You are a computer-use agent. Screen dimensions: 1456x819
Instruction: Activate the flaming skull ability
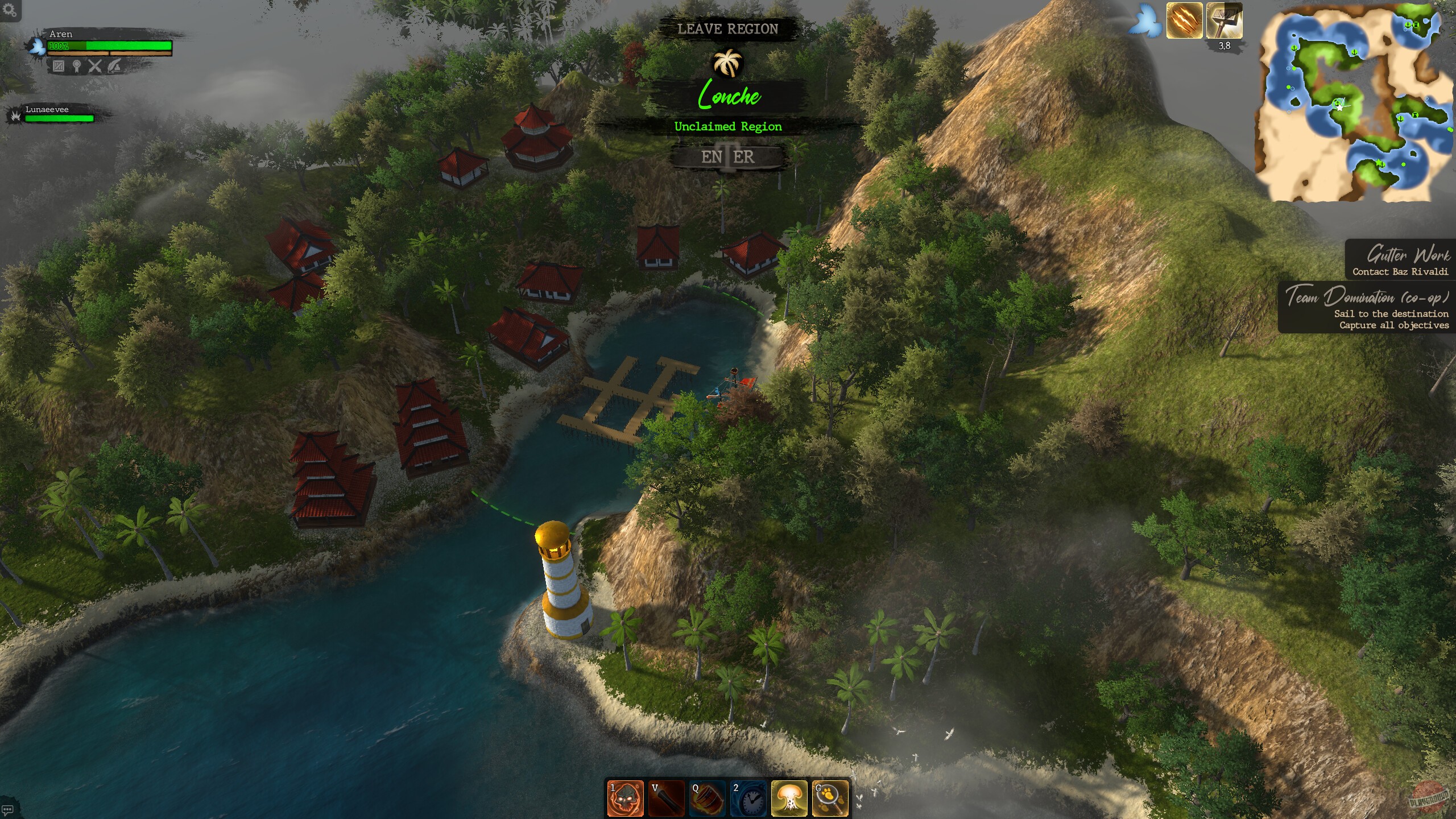(x=626, y=798)
